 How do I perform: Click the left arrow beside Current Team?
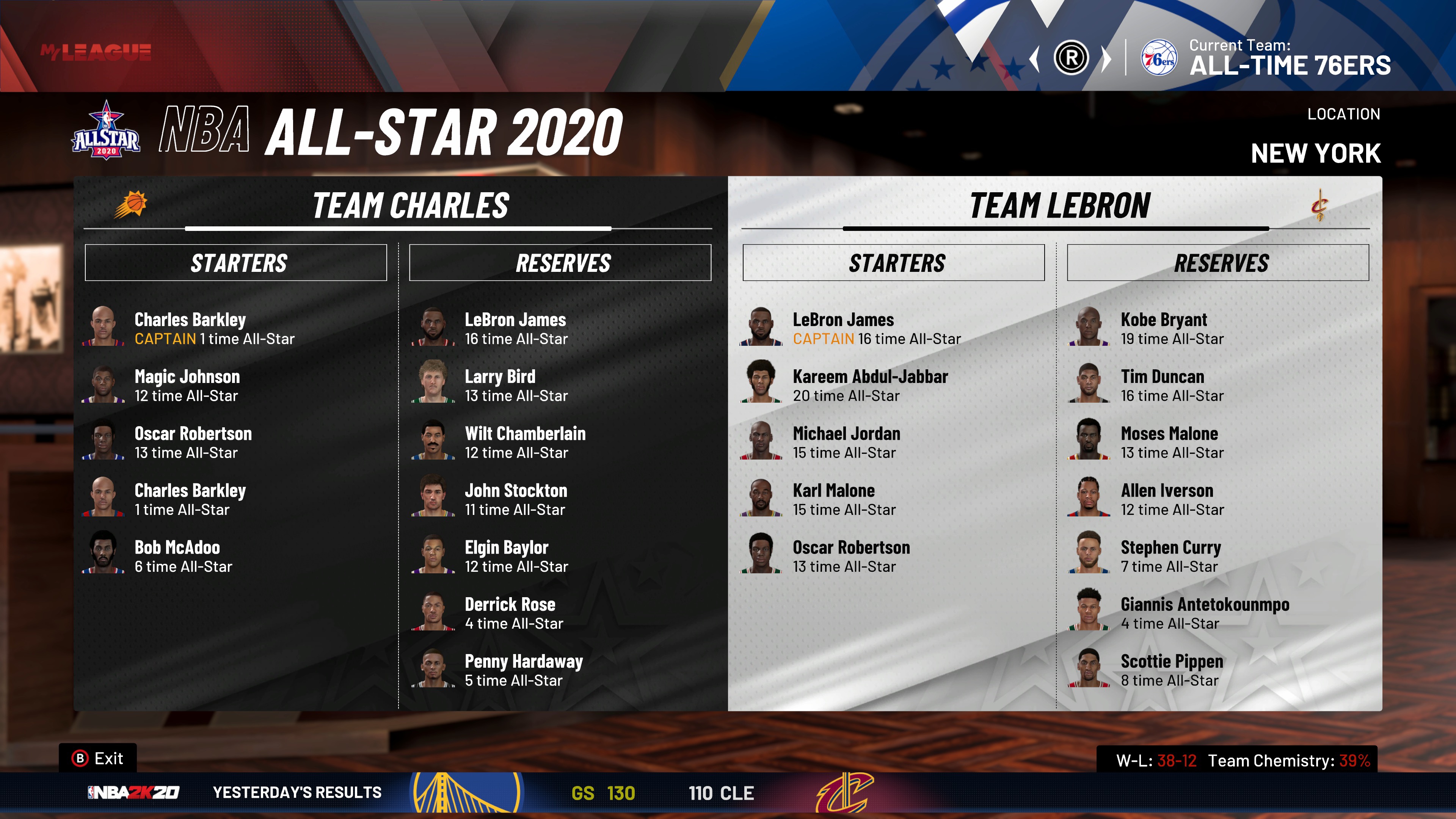coord(1035,59)
